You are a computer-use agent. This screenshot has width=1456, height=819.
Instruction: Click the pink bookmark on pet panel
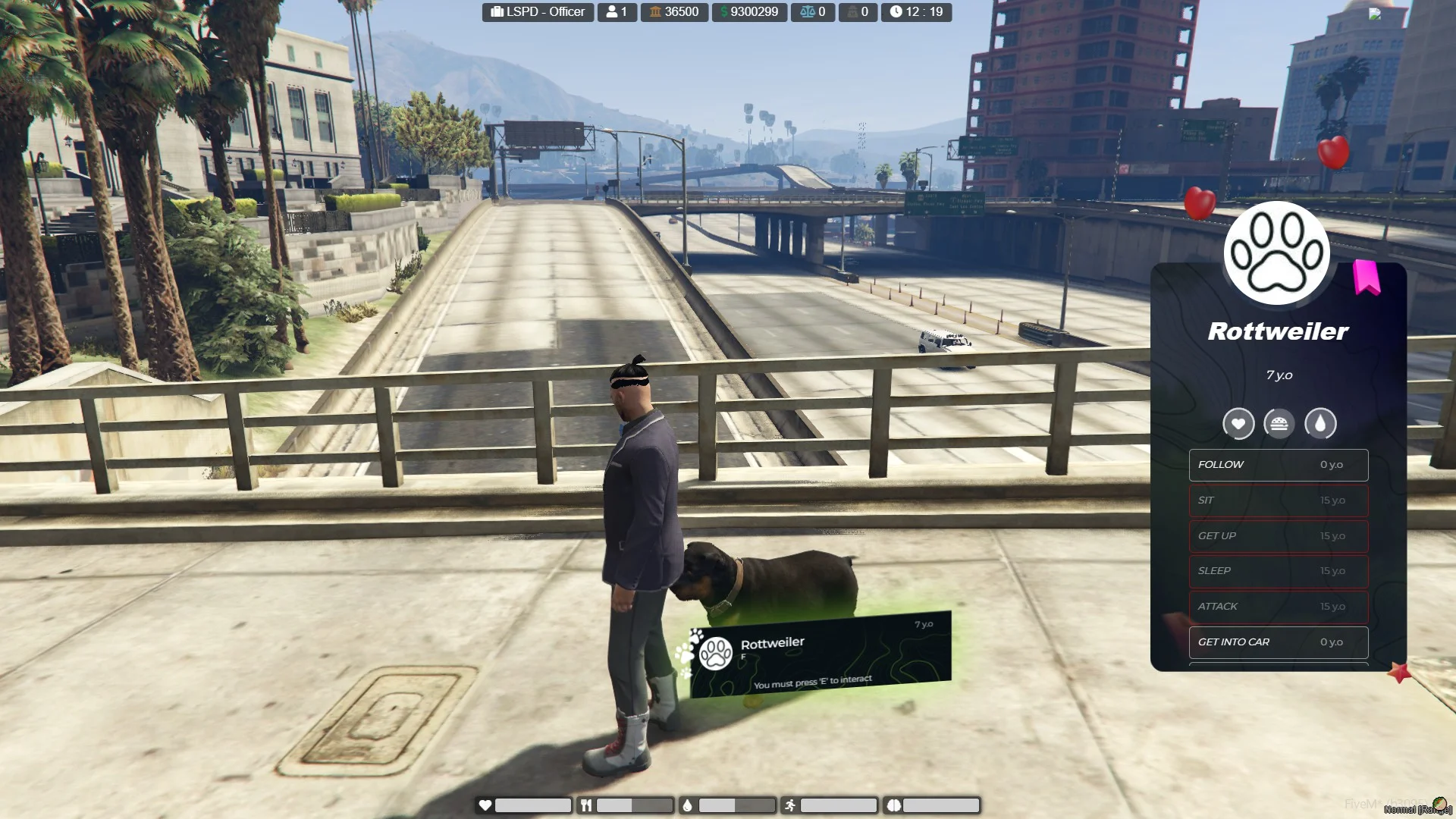1367,277
